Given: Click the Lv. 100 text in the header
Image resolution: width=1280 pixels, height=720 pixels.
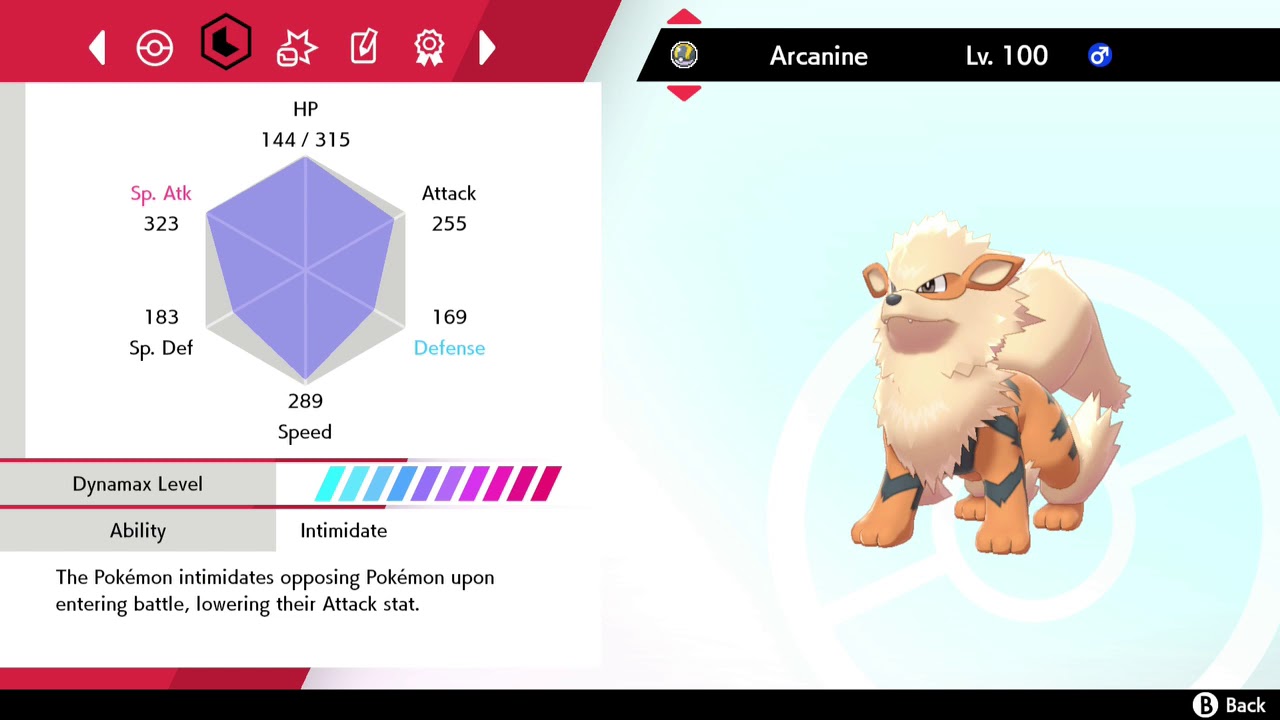Looking at the screenshot, I should tap(1006, 56).
